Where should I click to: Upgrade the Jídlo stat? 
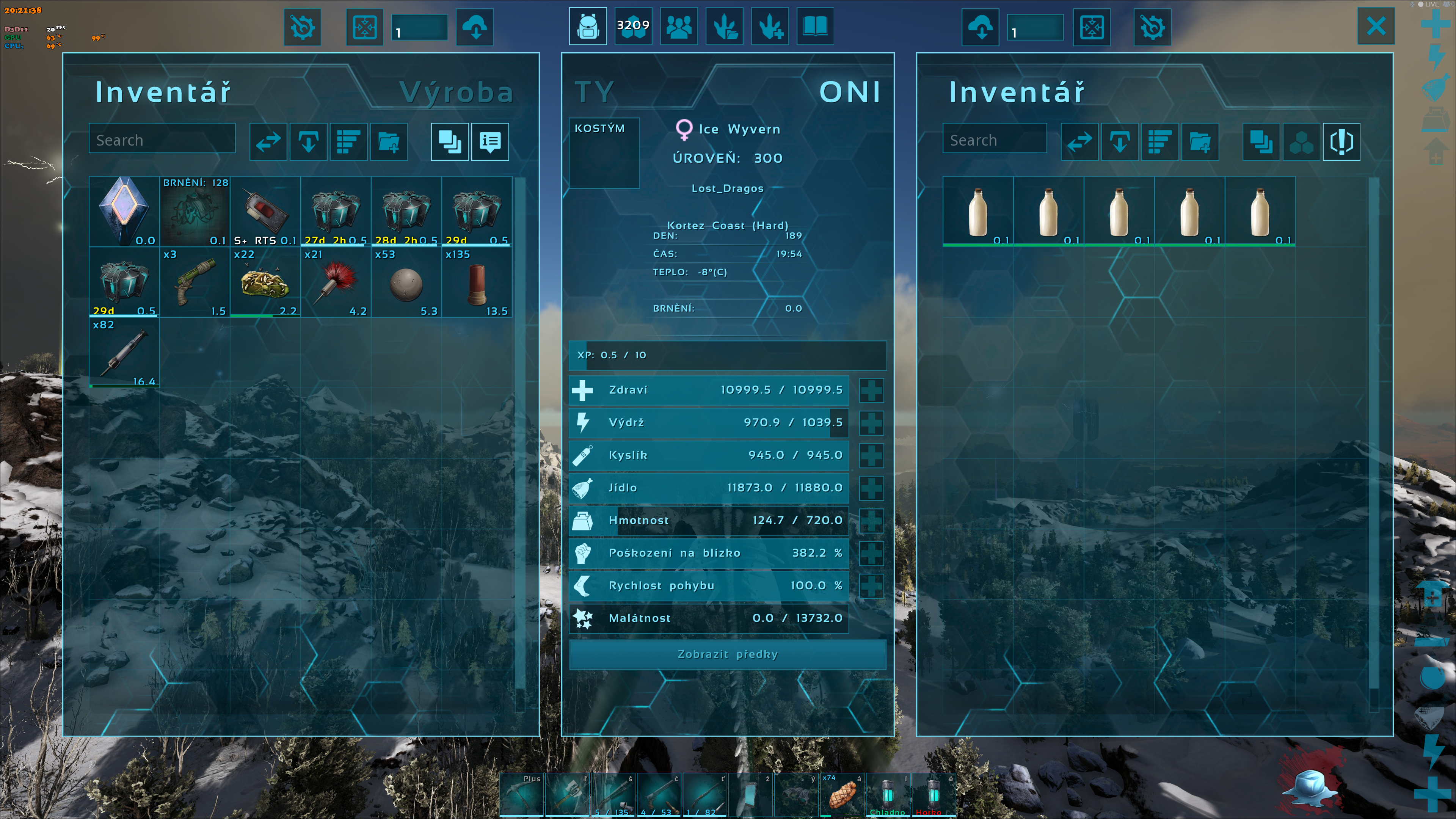(871, 488)
